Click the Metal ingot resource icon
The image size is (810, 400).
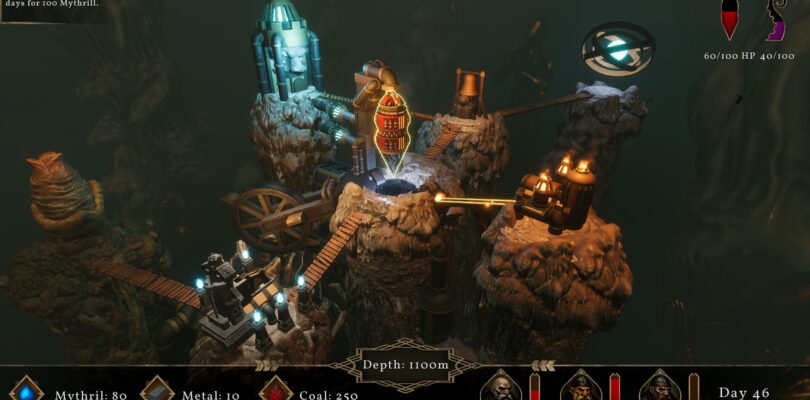(x=157, y=391)
